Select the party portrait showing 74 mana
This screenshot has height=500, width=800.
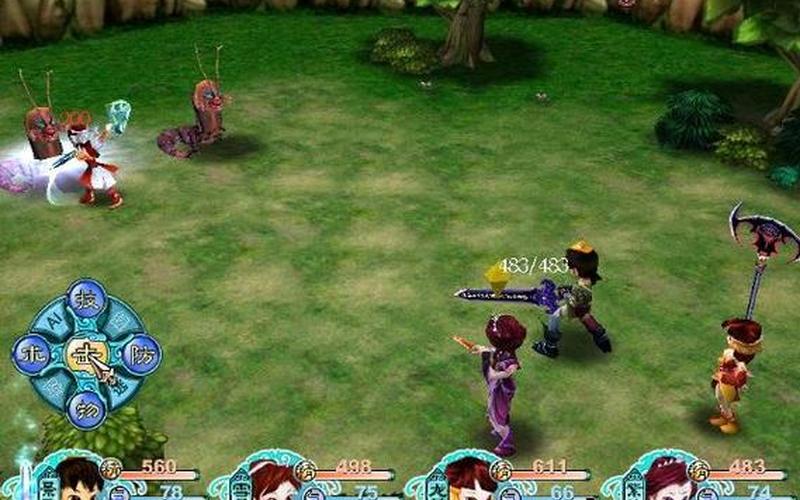(x=666, y=480)
